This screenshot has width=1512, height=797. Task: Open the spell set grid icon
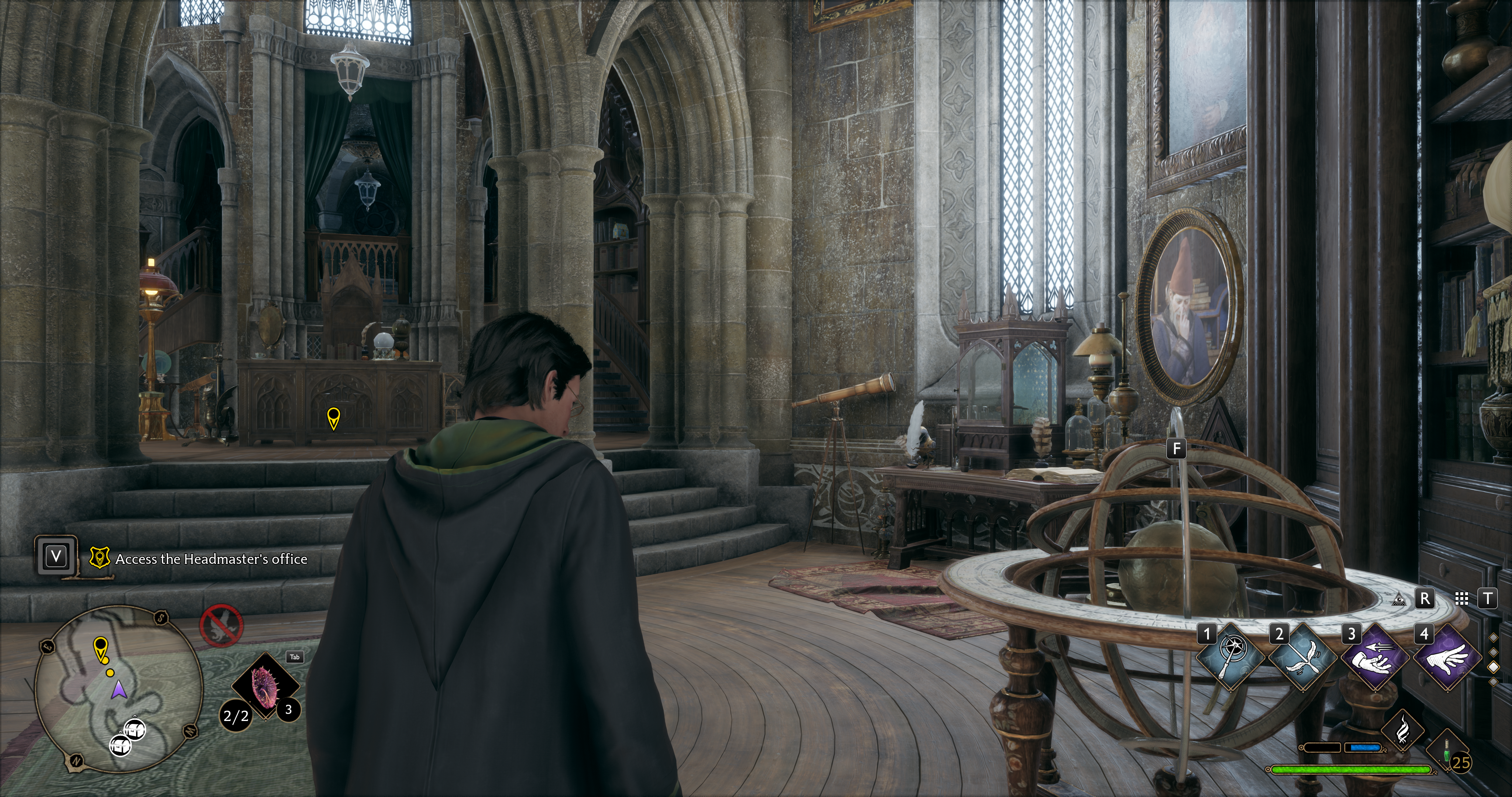[1461, 598]
